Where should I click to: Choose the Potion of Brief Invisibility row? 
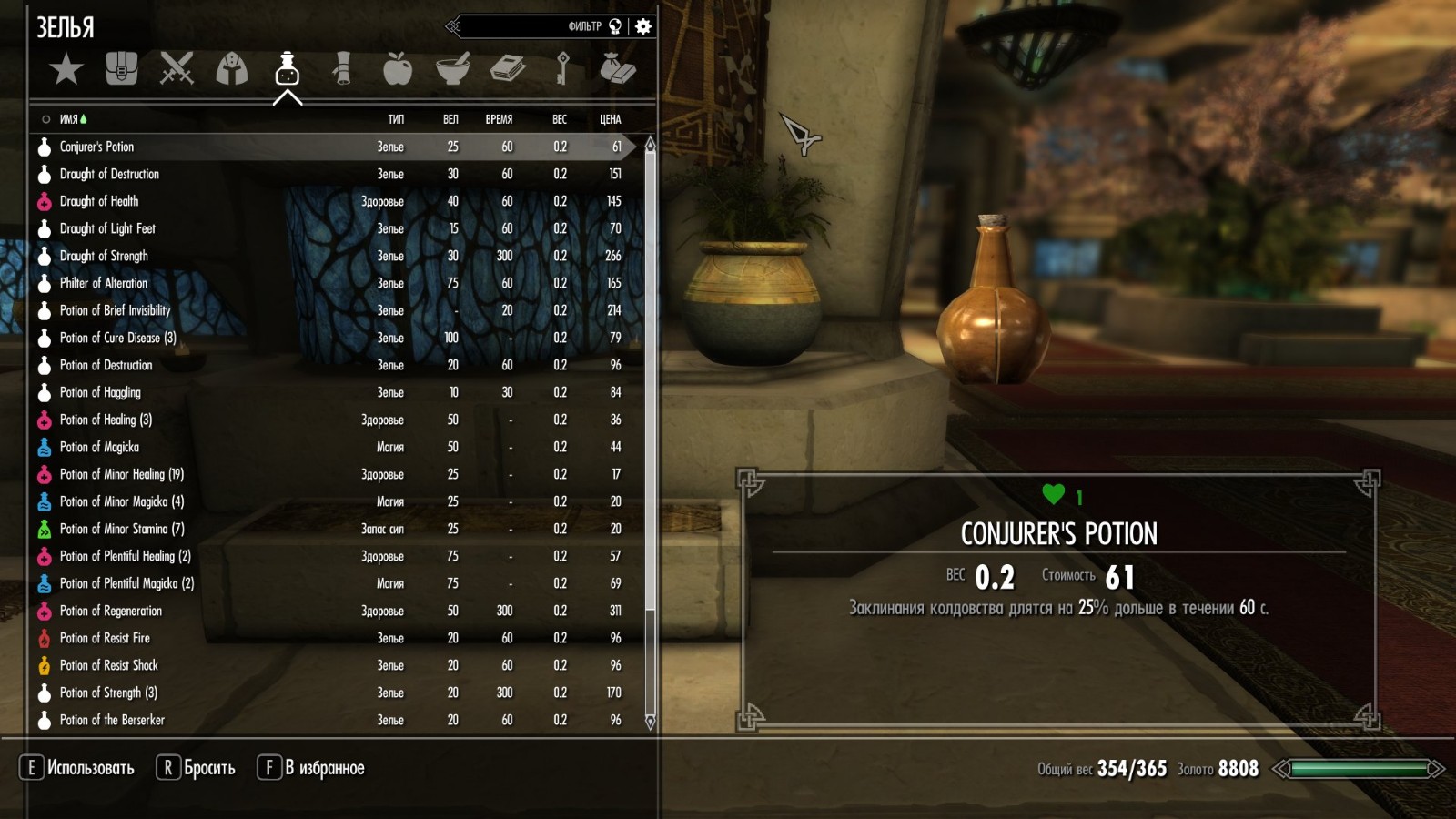point(115,310)
